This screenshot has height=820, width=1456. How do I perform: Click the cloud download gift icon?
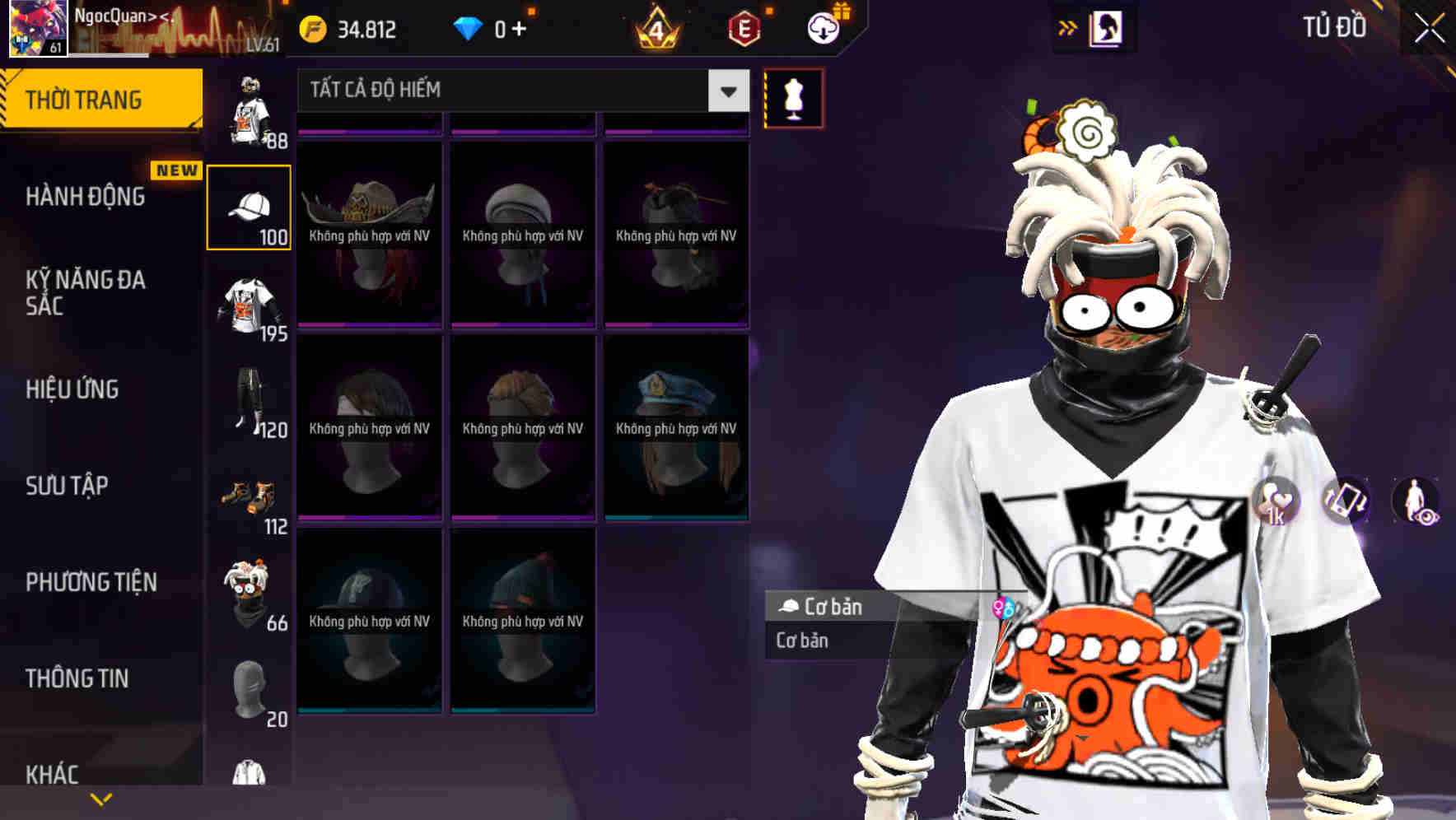pyautogui.click(x=823, y=30)
